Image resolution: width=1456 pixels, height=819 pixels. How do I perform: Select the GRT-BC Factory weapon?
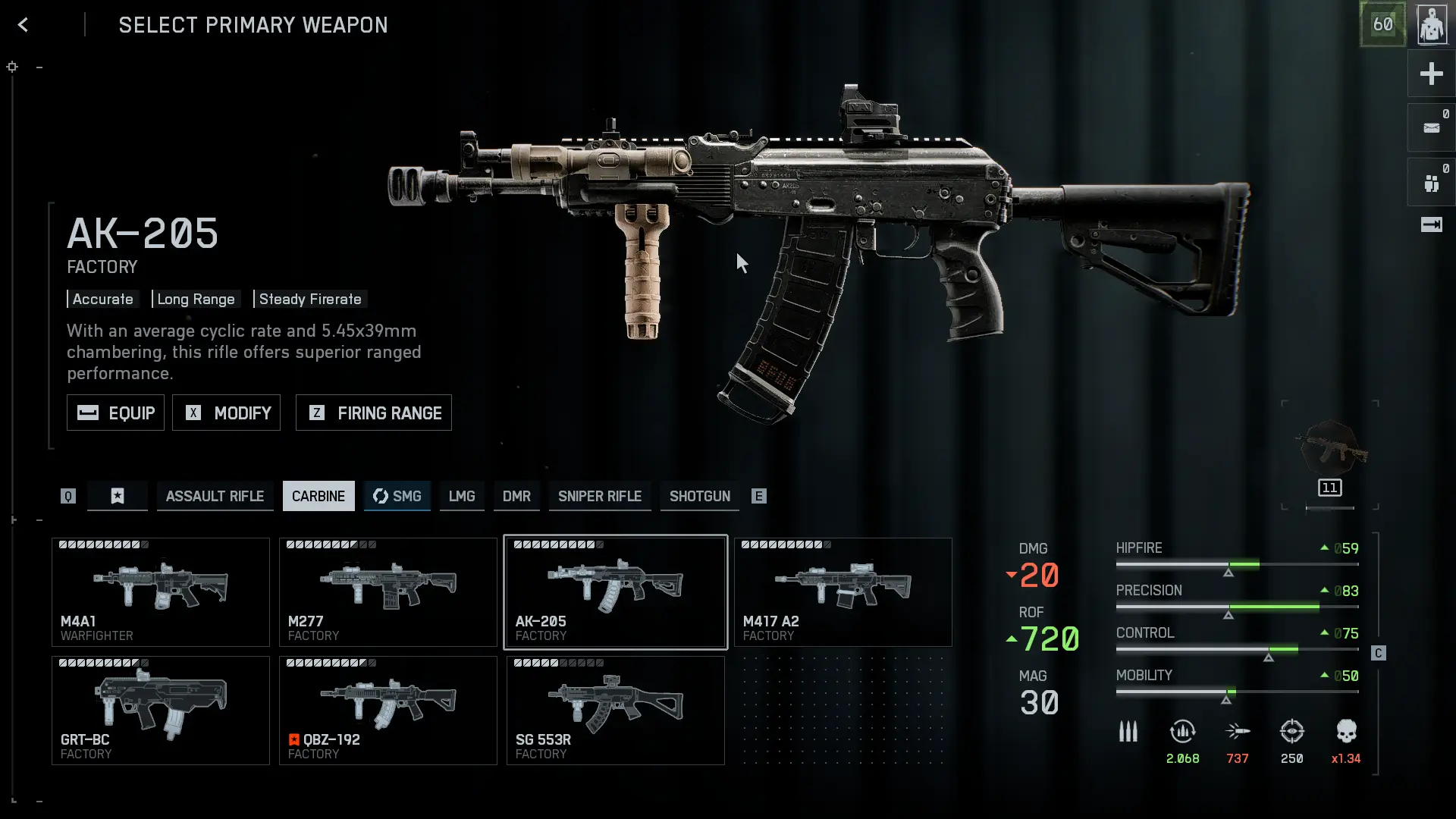(161, 711)
